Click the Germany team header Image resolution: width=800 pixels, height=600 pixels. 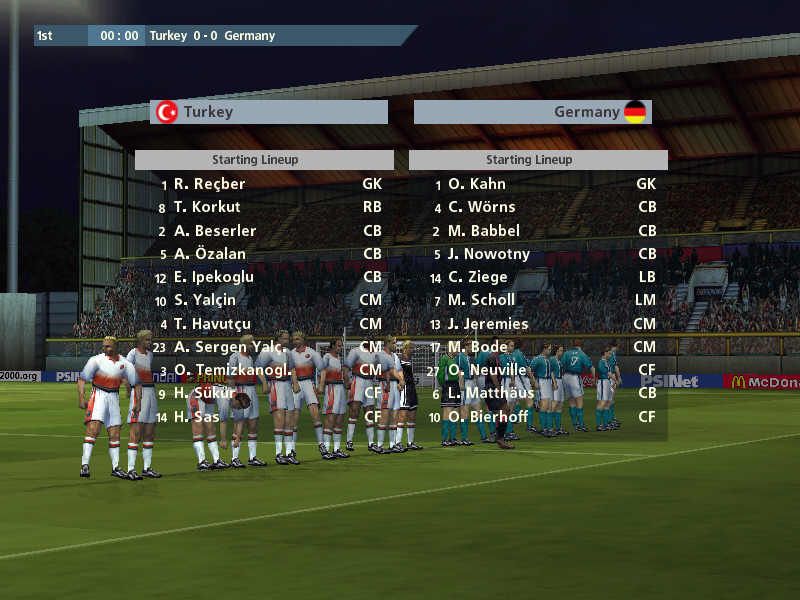[x=532, y=112]
